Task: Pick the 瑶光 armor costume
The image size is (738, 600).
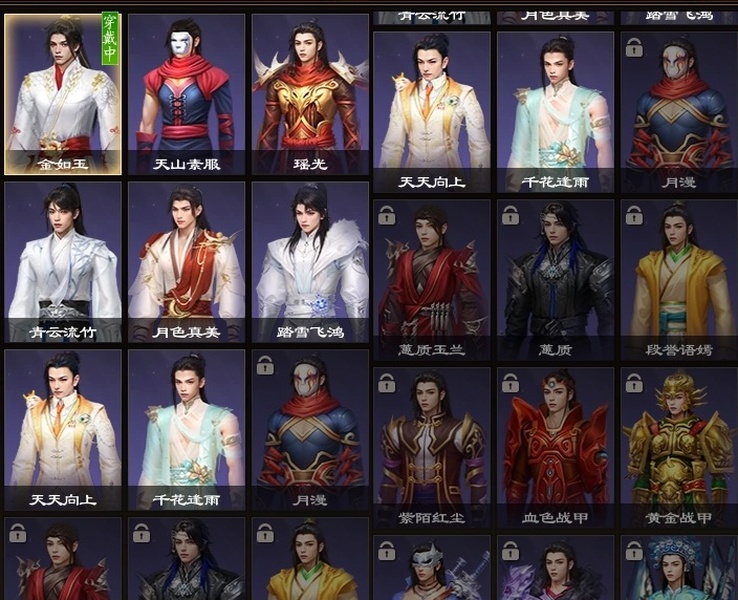Action: (x=310, y=94)
